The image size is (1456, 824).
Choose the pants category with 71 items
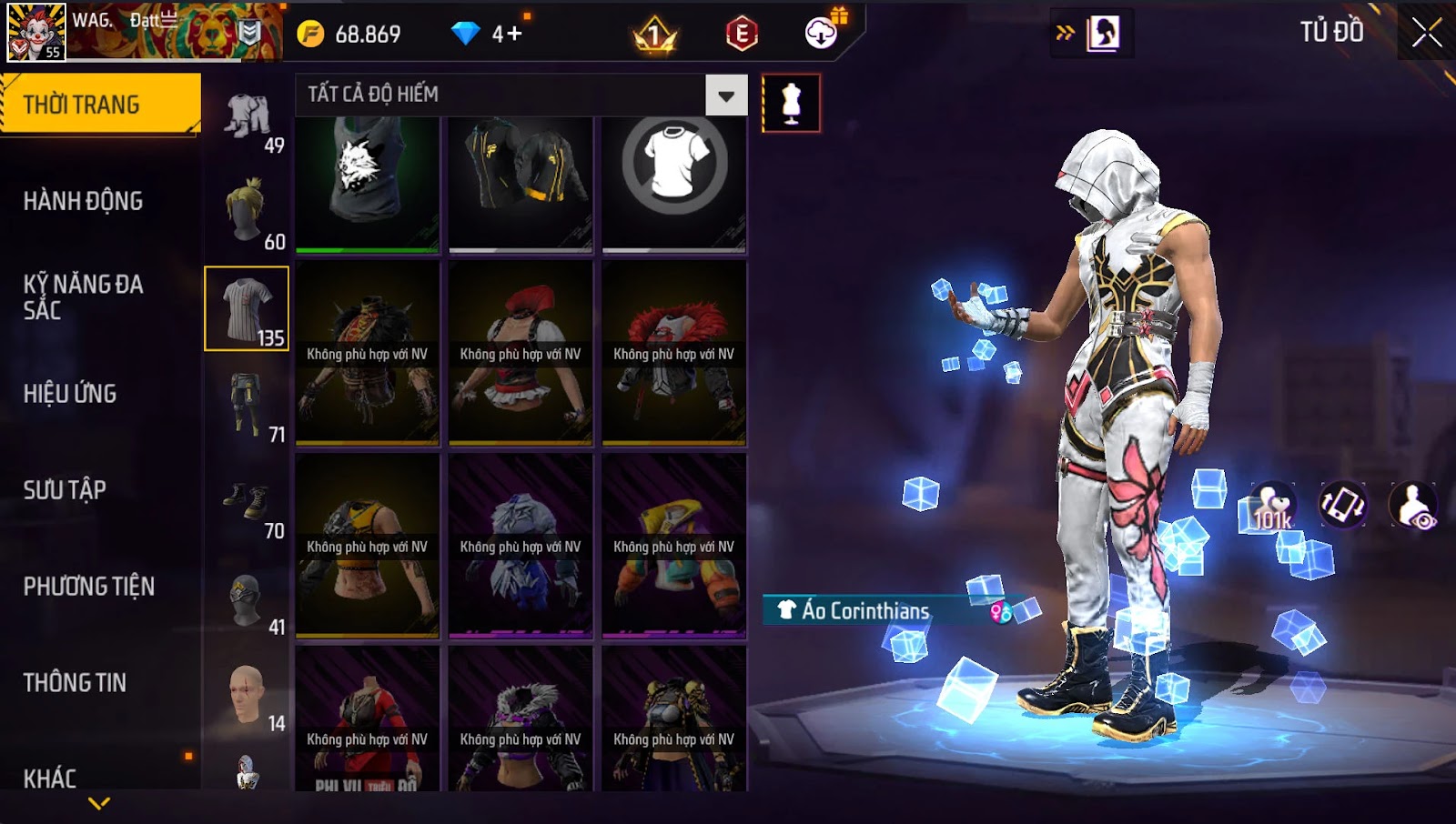tap(248, 406)
